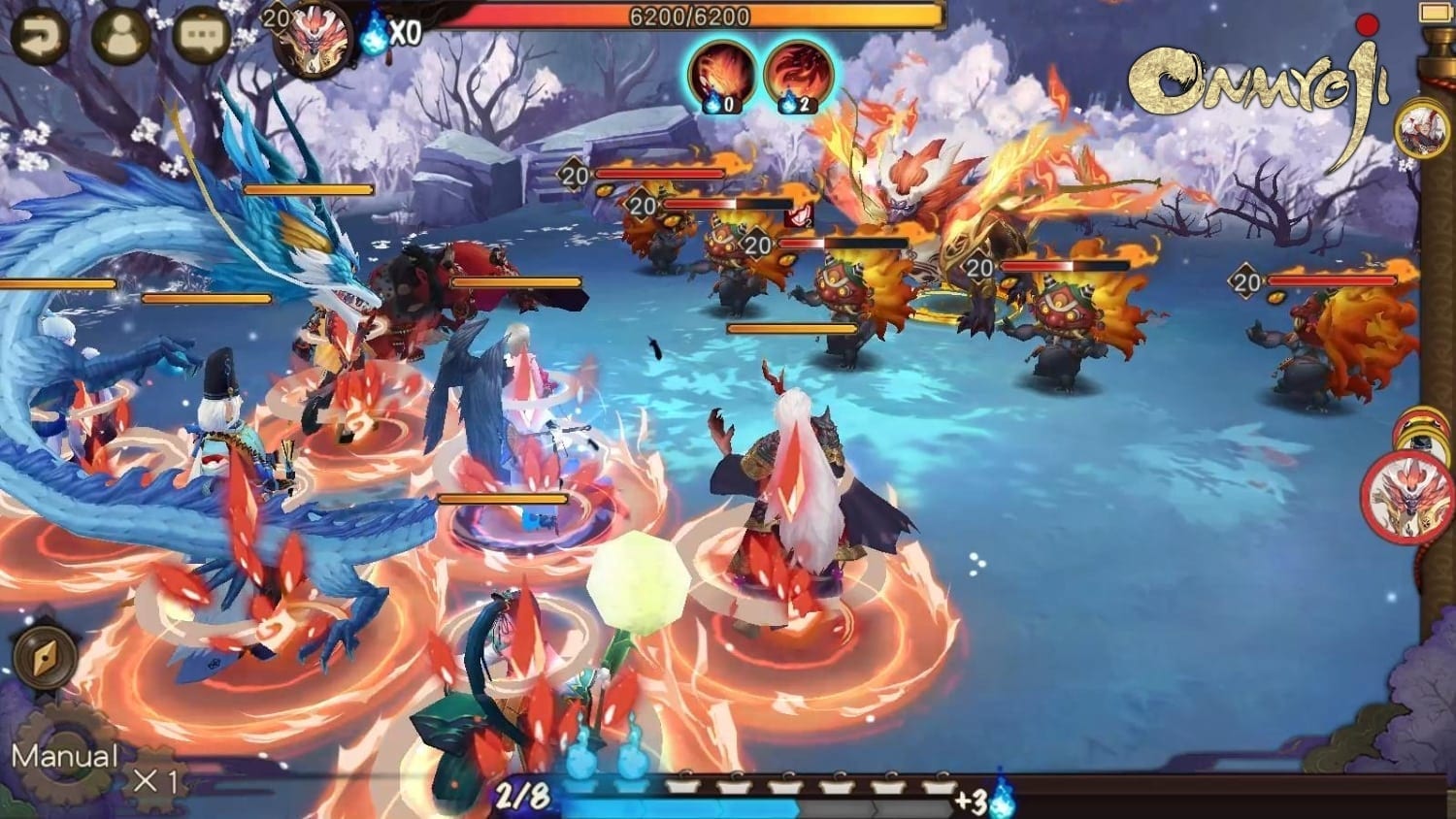
Task: Inspect the boss's first fire skill icon
Action: click(722, 75)
